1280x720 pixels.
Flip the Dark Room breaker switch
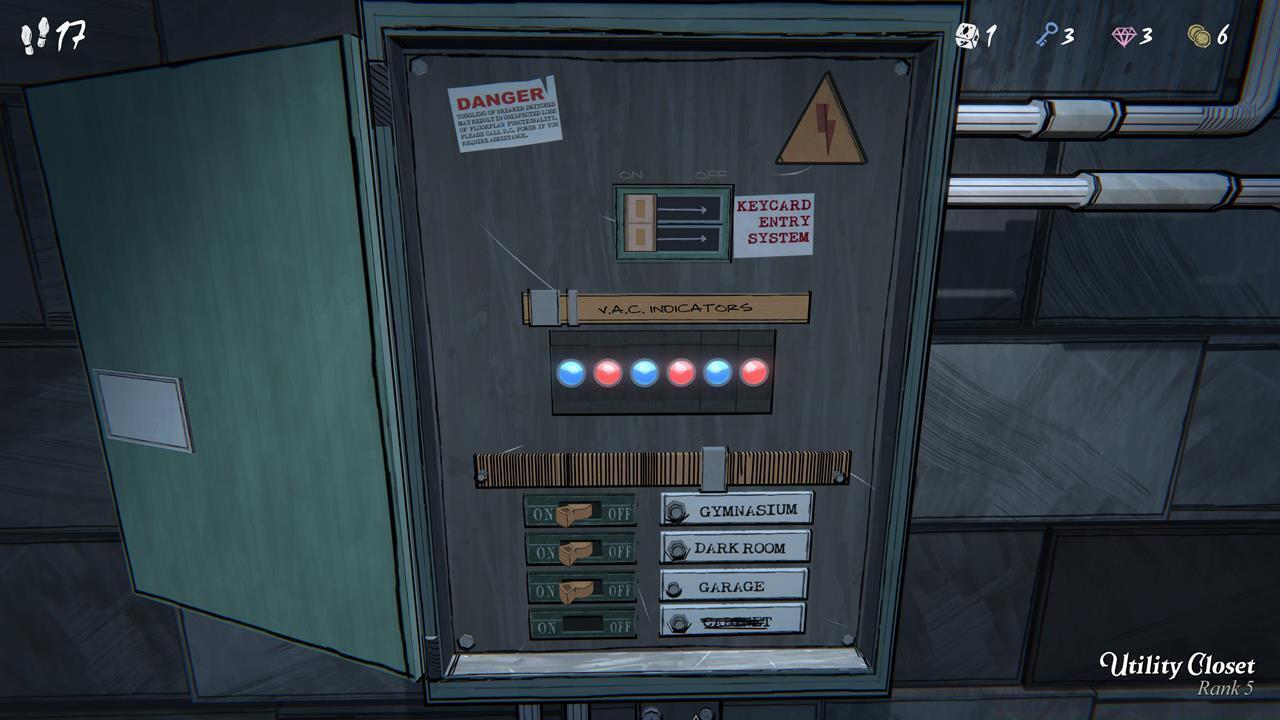[577, 549]
